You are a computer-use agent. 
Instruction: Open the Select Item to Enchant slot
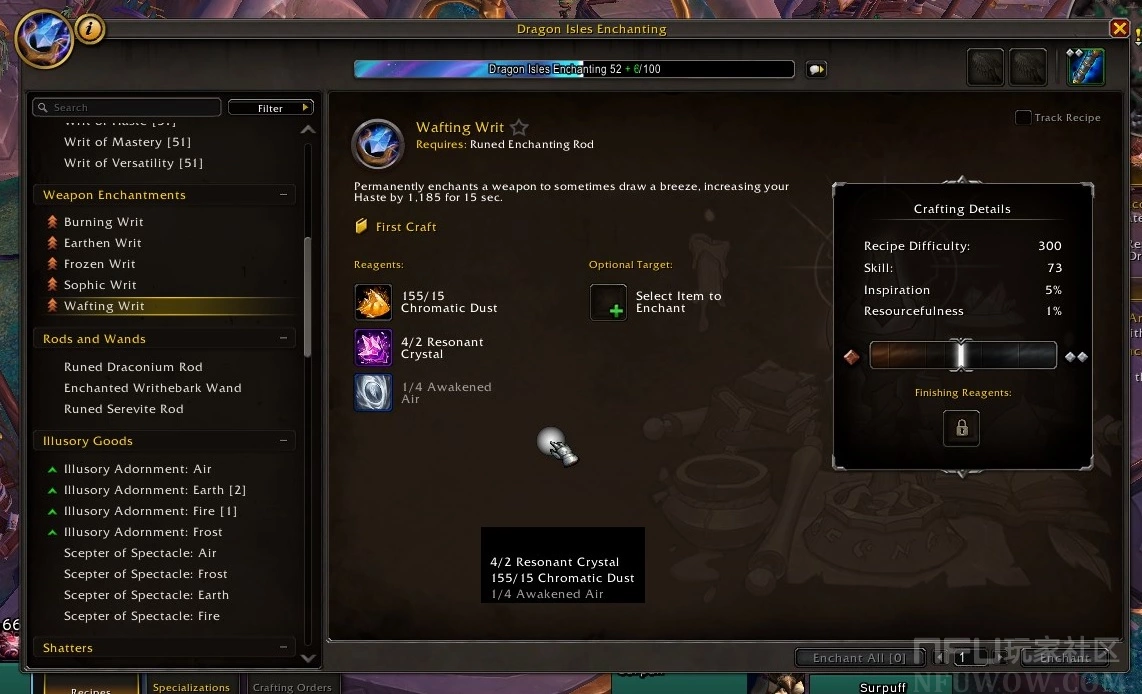pos(608,302)
